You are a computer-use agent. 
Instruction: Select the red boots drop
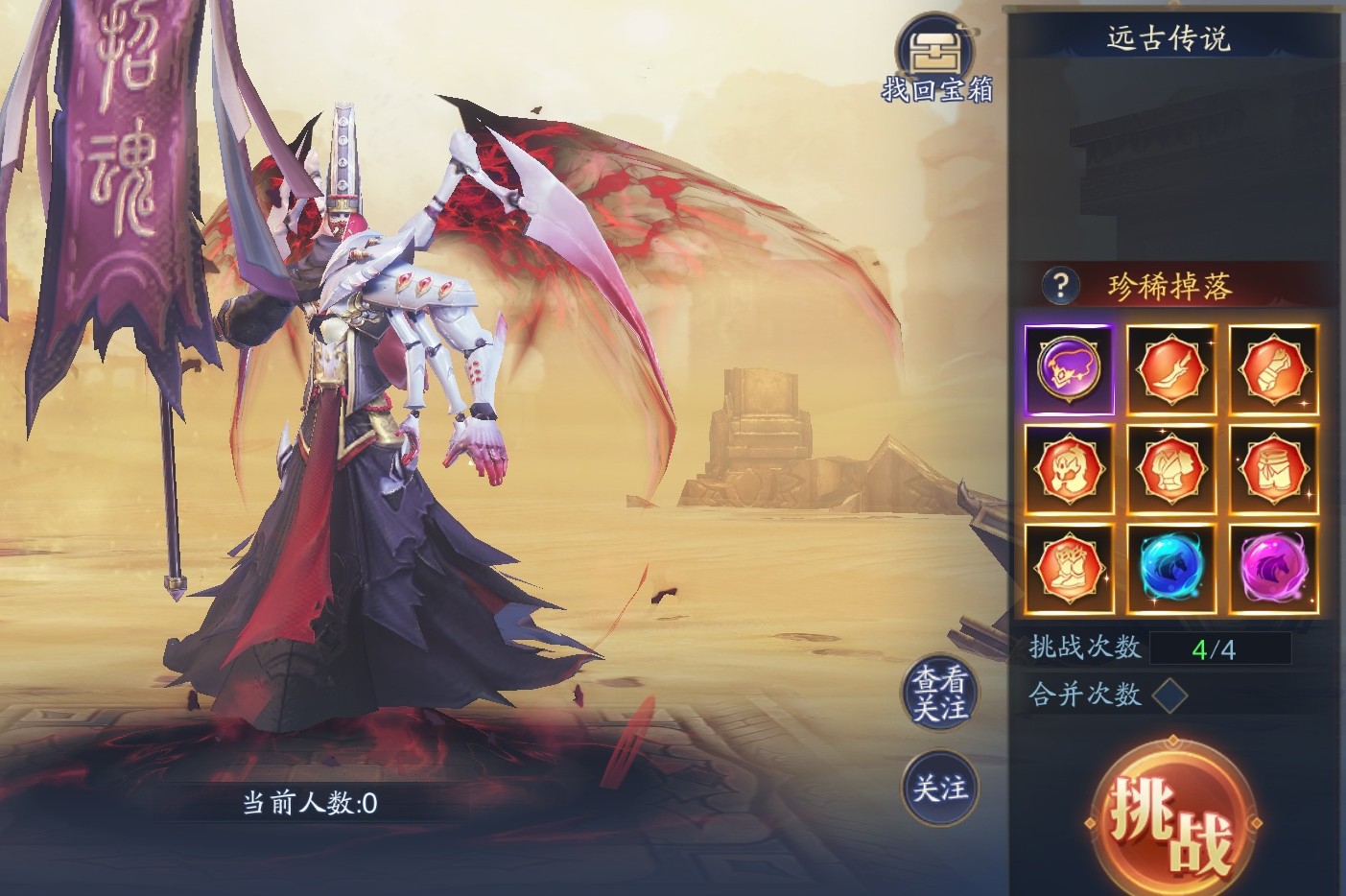click(x=1069, y=569)
